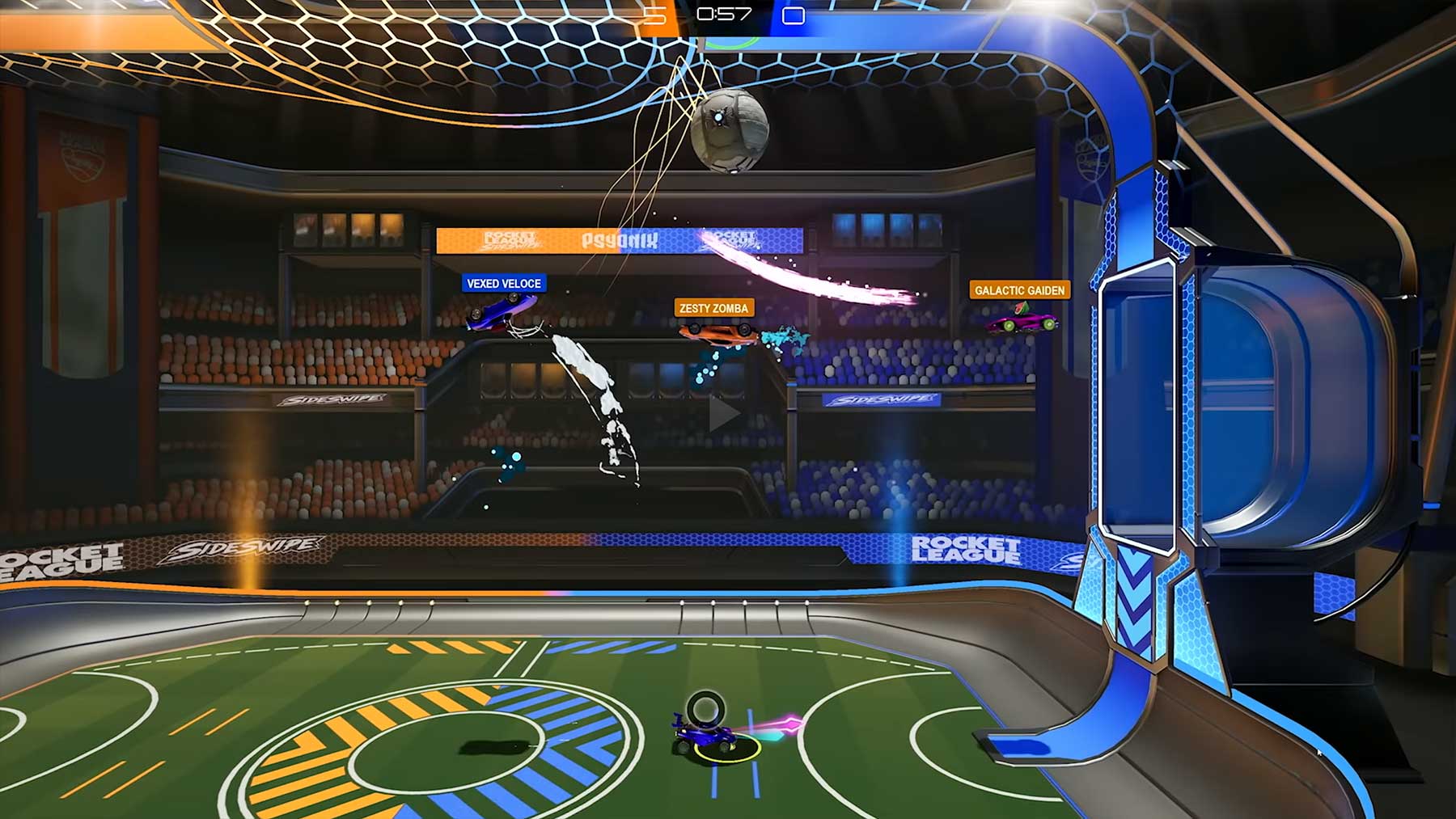Click the faint video play triangle overlay

click(x=722, y=414)
